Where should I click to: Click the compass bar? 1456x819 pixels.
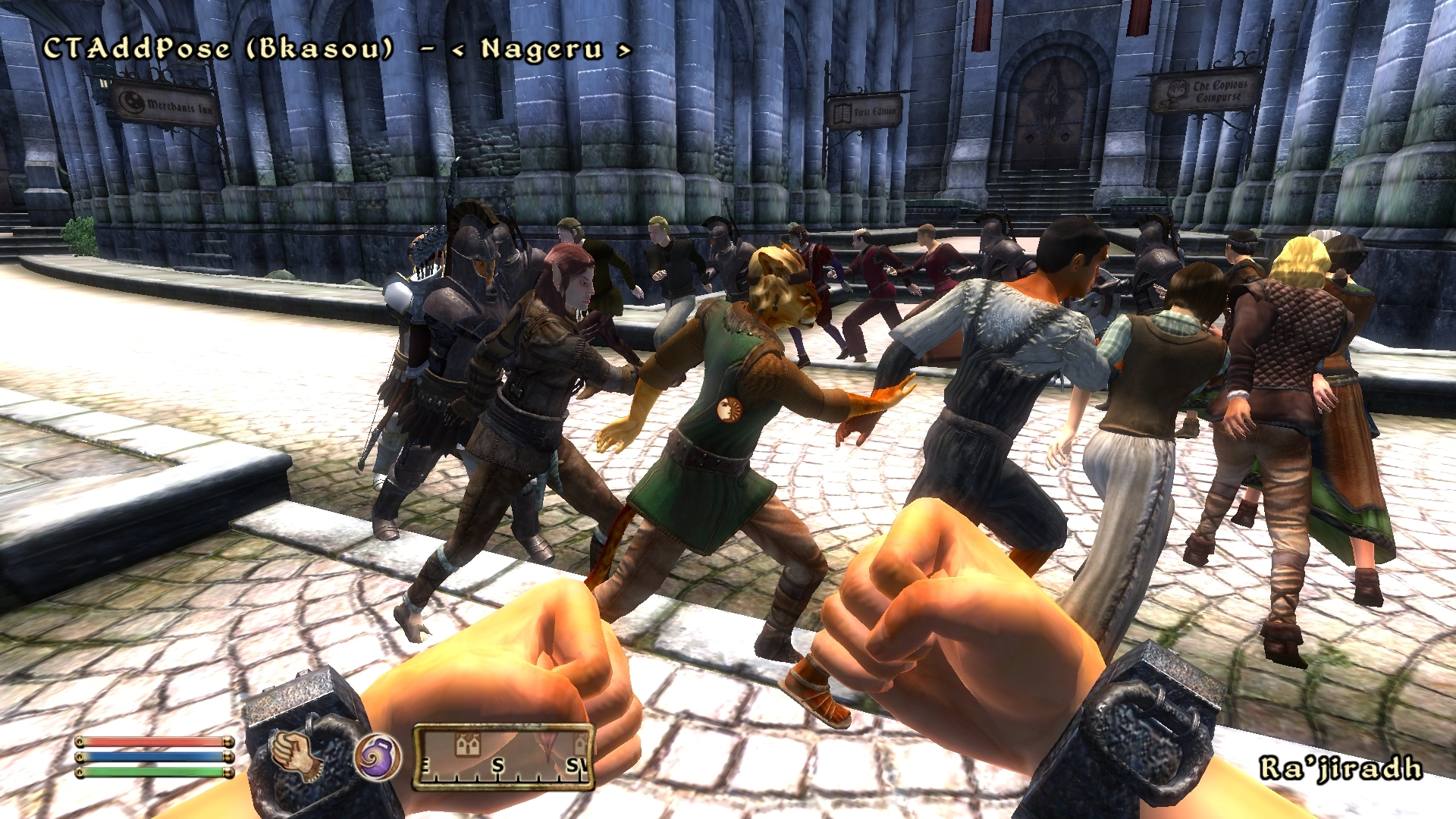pos(503,758)
